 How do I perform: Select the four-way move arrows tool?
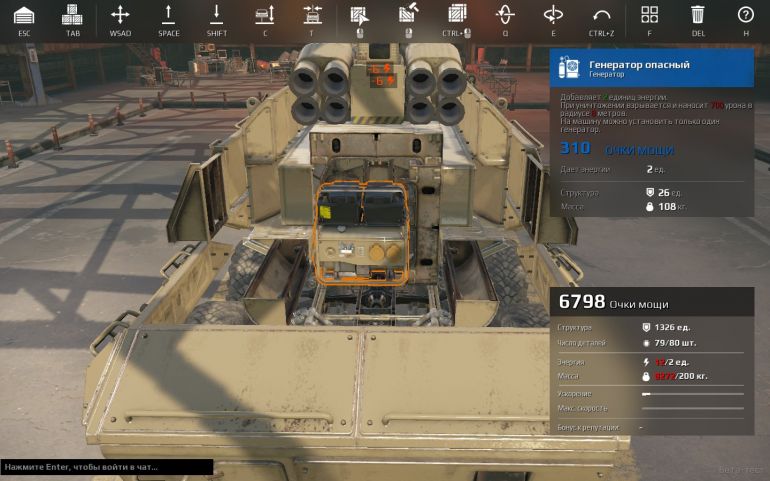tap(120, 15)
